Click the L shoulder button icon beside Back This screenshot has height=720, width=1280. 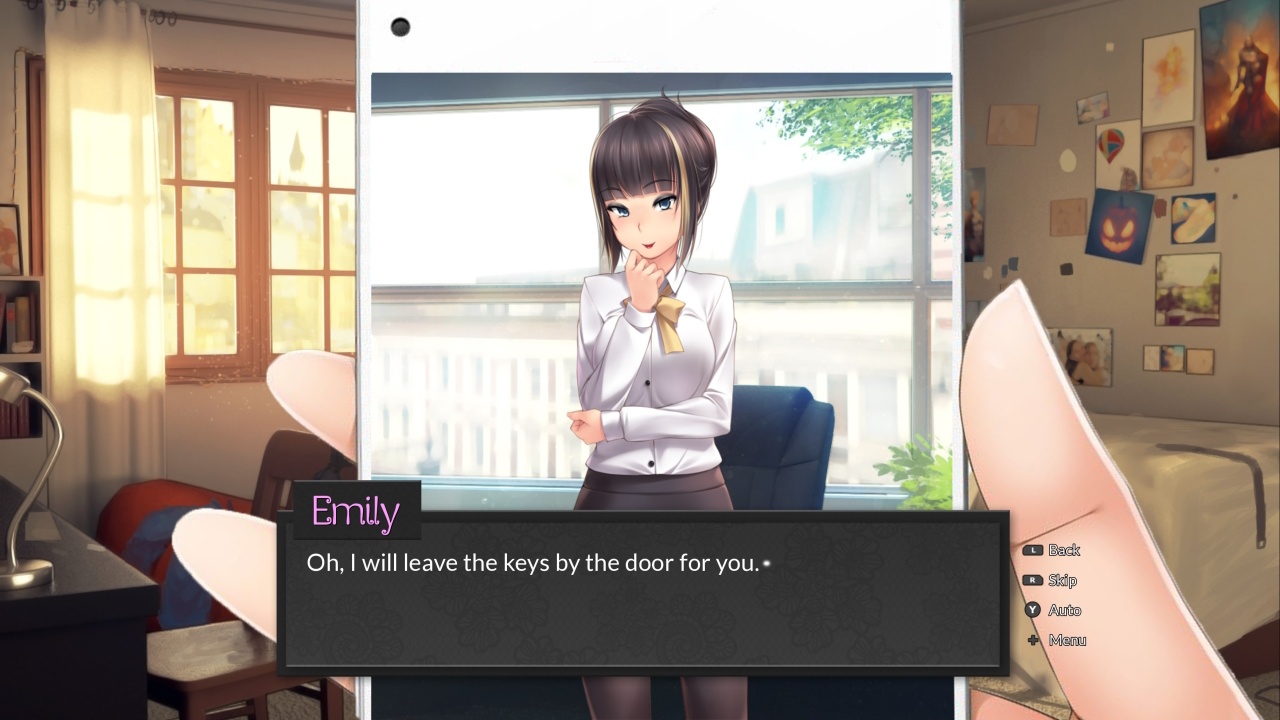(1035, 549)
